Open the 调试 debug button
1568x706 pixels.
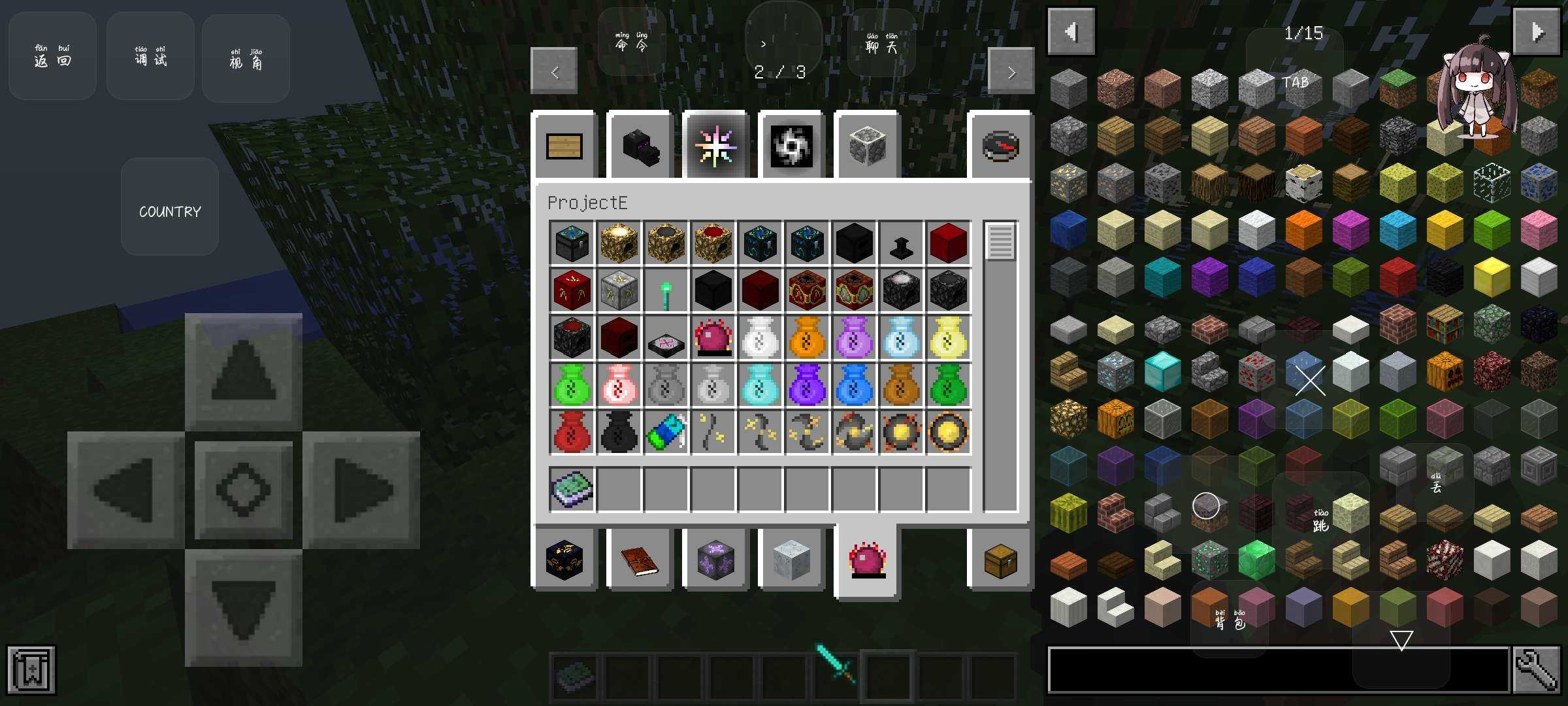[150, 56]
